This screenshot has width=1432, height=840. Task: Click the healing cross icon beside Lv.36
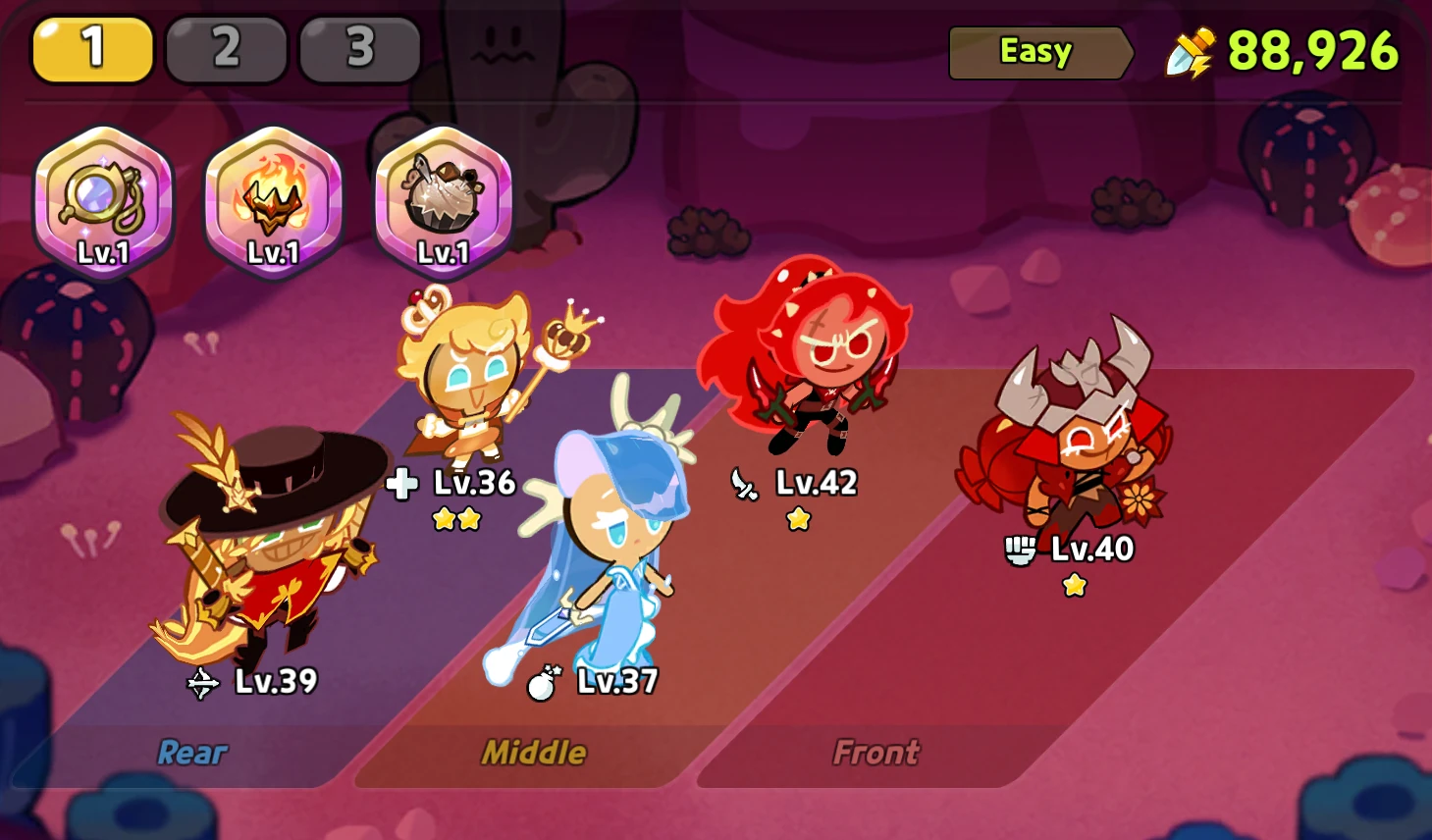click(x=400, y=483)
